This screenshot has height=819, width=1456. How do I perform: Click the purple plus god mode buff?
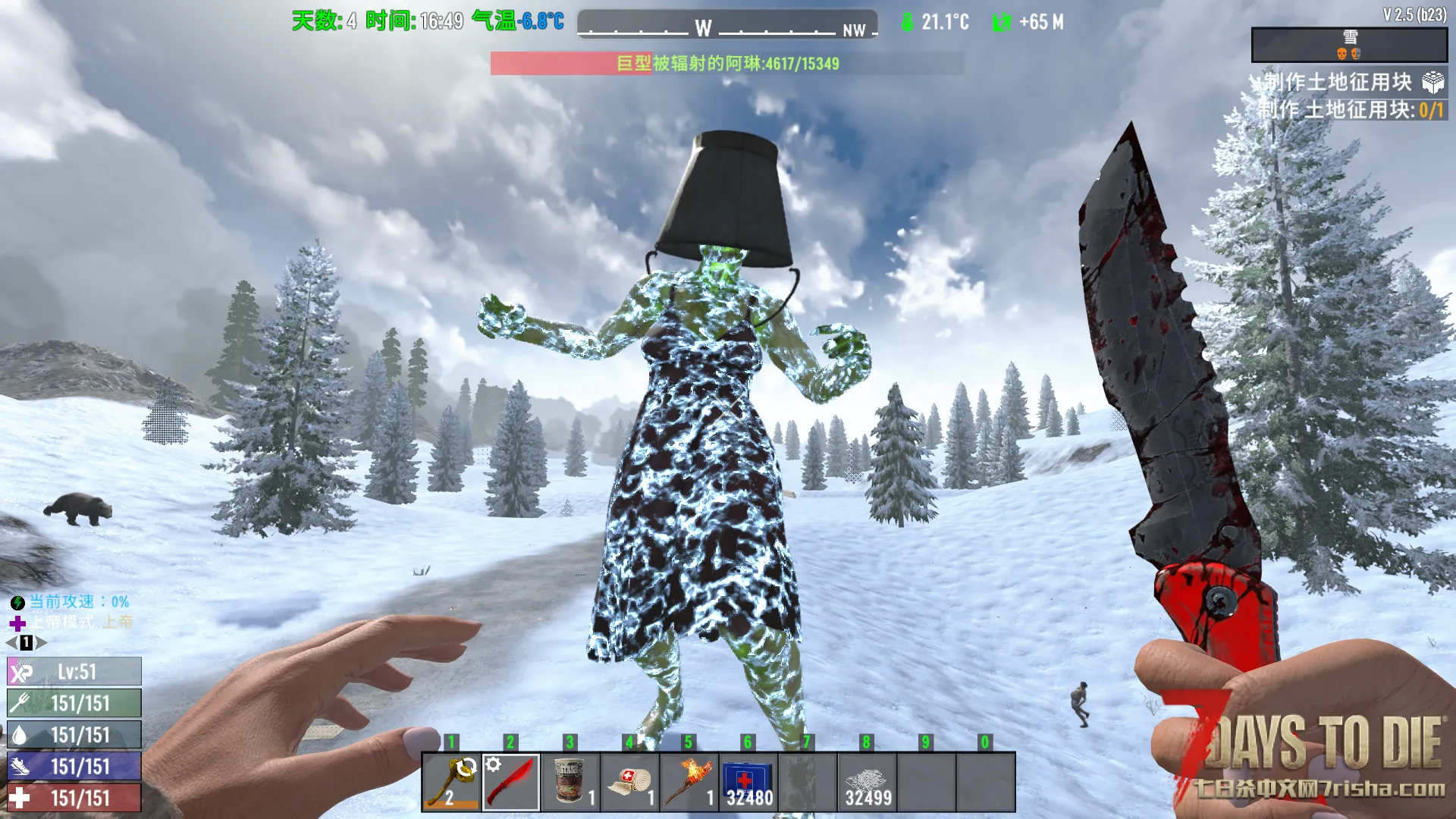tap(17, 623)
